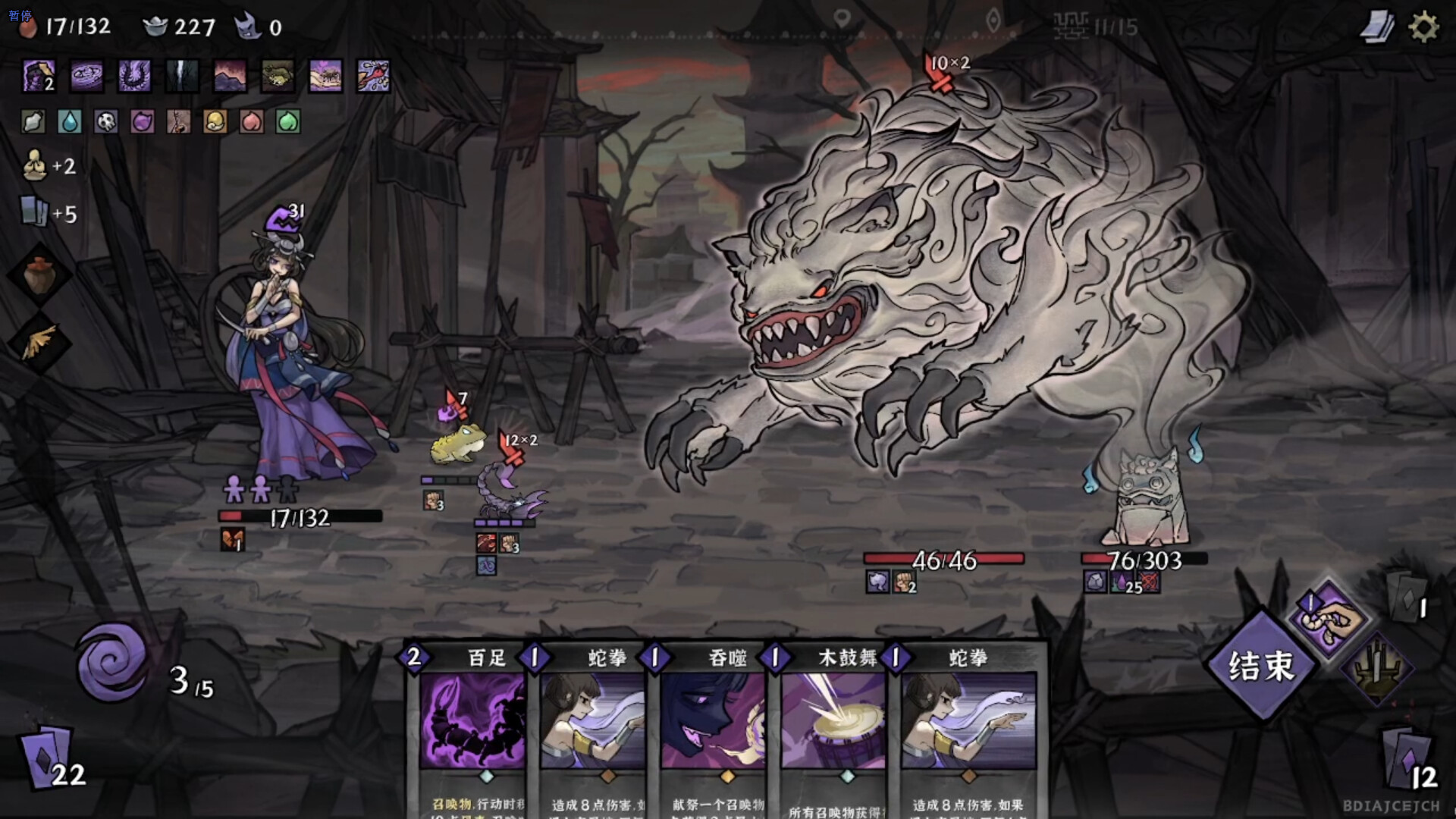Open the settings gear in the top-right corner

click(x=1424, y=25)
